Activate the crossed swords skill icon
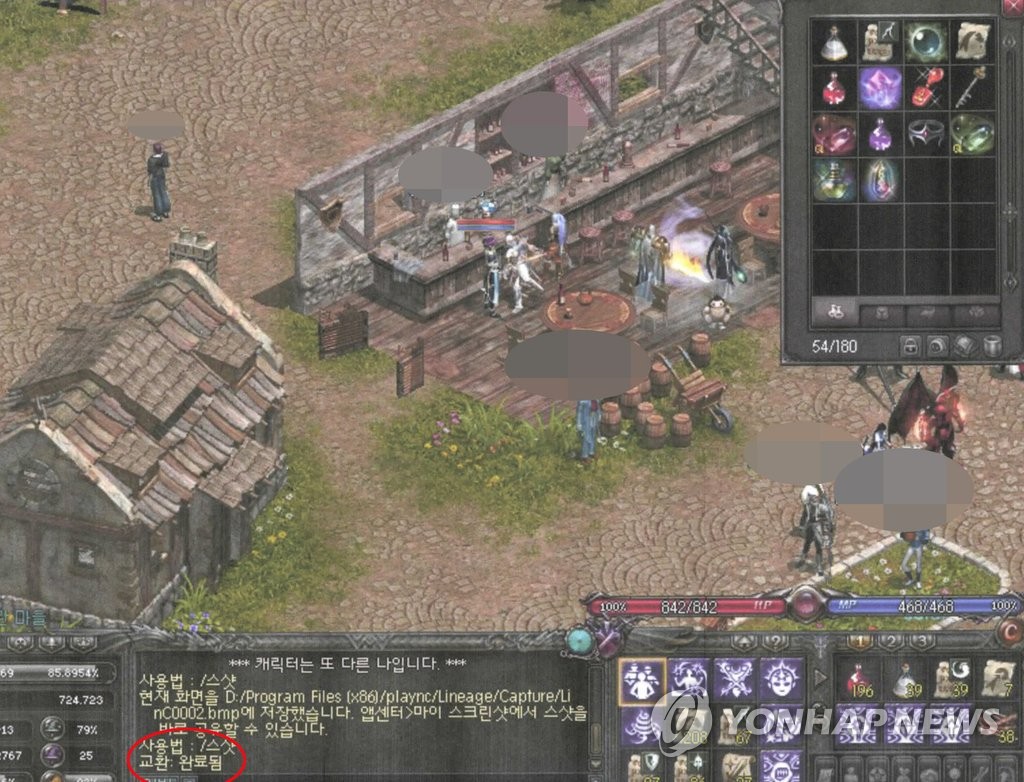Image resolution: width=1024 pixels, height=782 pixels. point(735,679)
